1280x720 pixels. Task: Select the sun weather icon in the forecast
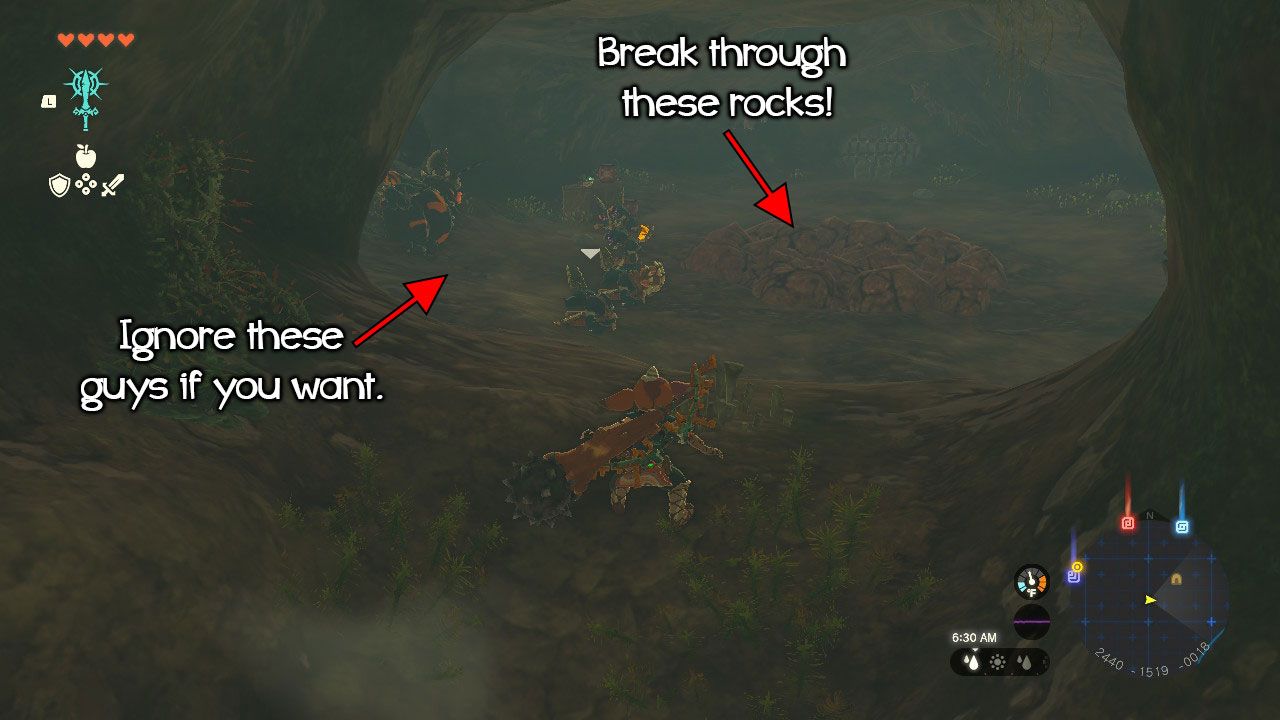coord(997,662)
